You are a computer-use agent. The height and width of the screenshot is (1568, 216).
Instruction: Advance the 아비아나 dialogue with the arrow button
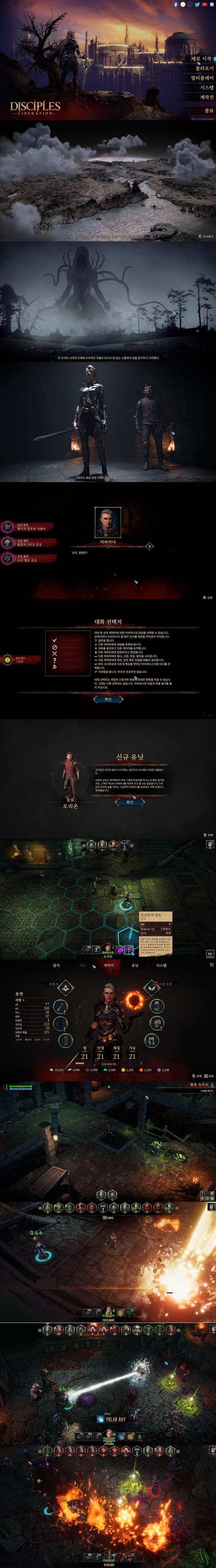(150, 547)
